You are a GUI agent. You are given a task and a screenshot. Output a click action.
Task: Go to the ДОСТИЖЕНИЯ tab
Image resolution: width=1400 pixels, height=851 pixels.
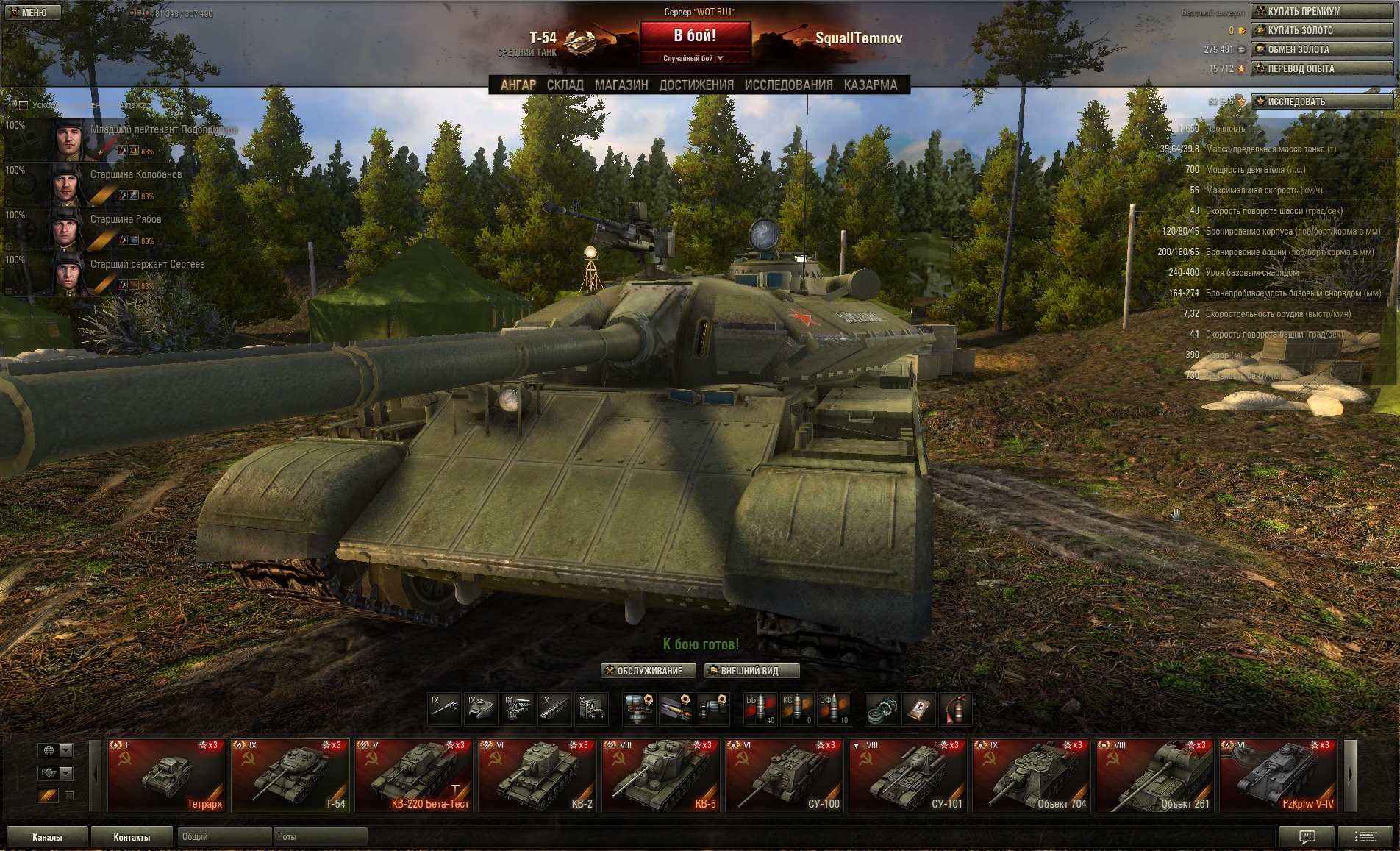pos(696,85)
